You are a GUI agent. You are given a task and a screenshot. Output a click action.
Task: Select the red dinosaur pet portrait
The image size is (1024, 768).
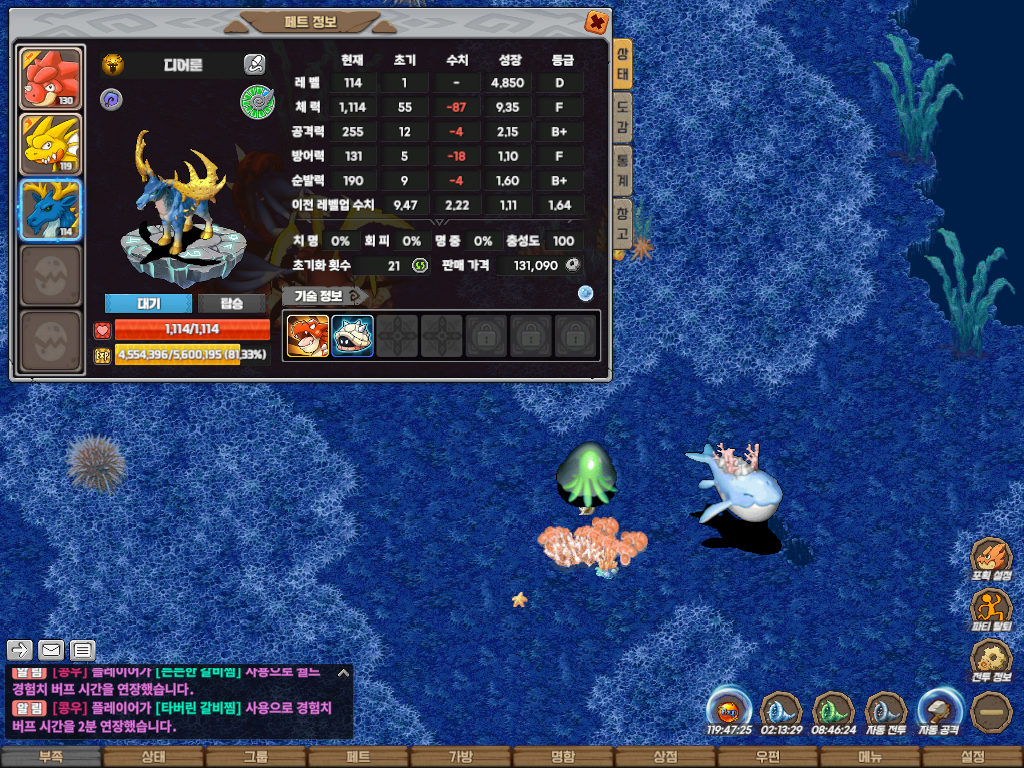51,79
